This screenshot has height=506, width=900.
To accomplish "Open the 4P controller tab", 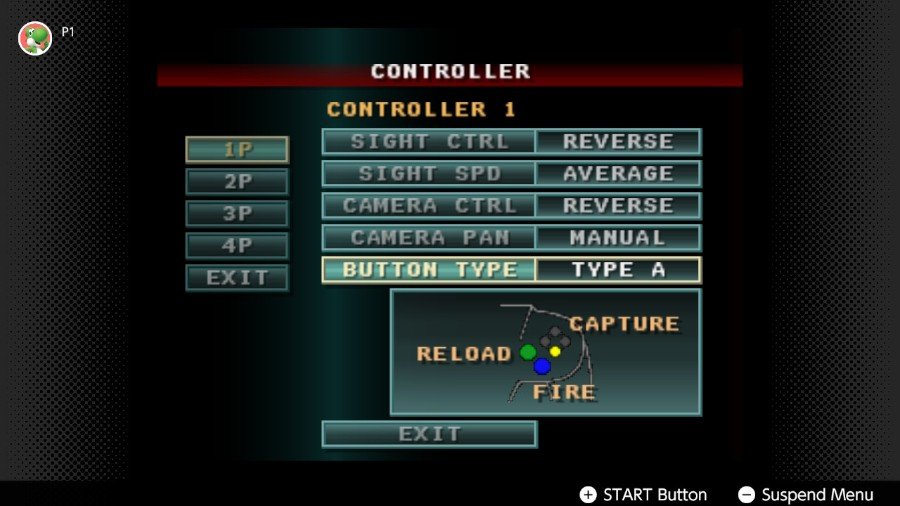I will pyautogui.click(x=237, y=246).
